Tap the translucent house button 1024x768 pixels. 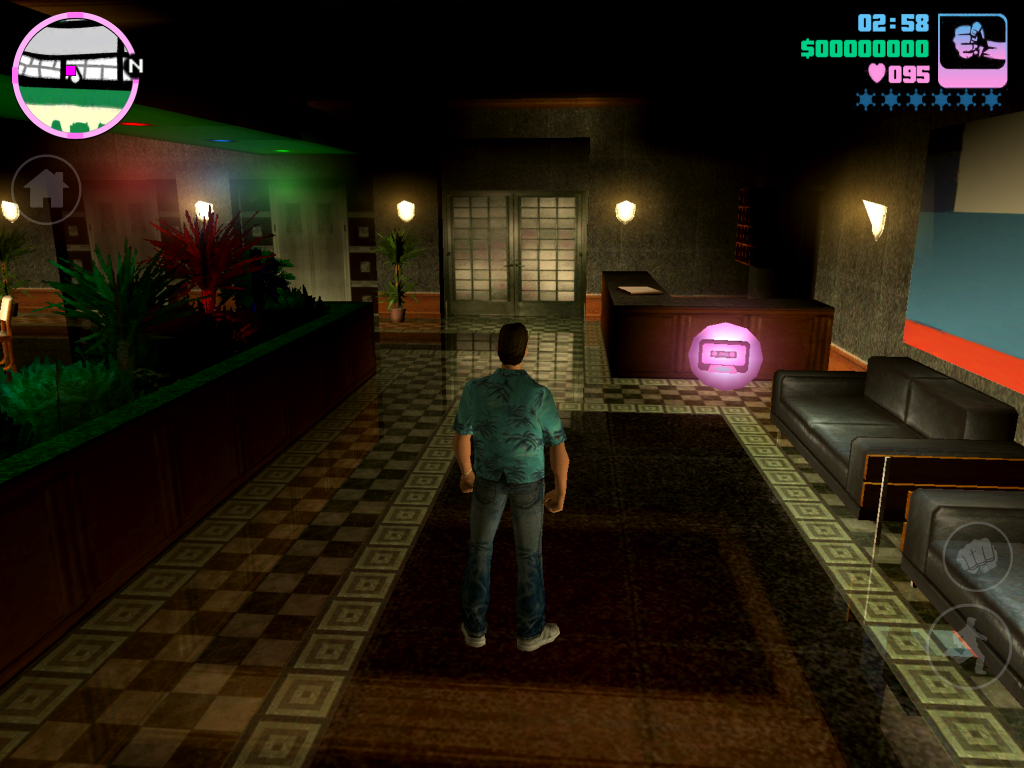point(46,189)
